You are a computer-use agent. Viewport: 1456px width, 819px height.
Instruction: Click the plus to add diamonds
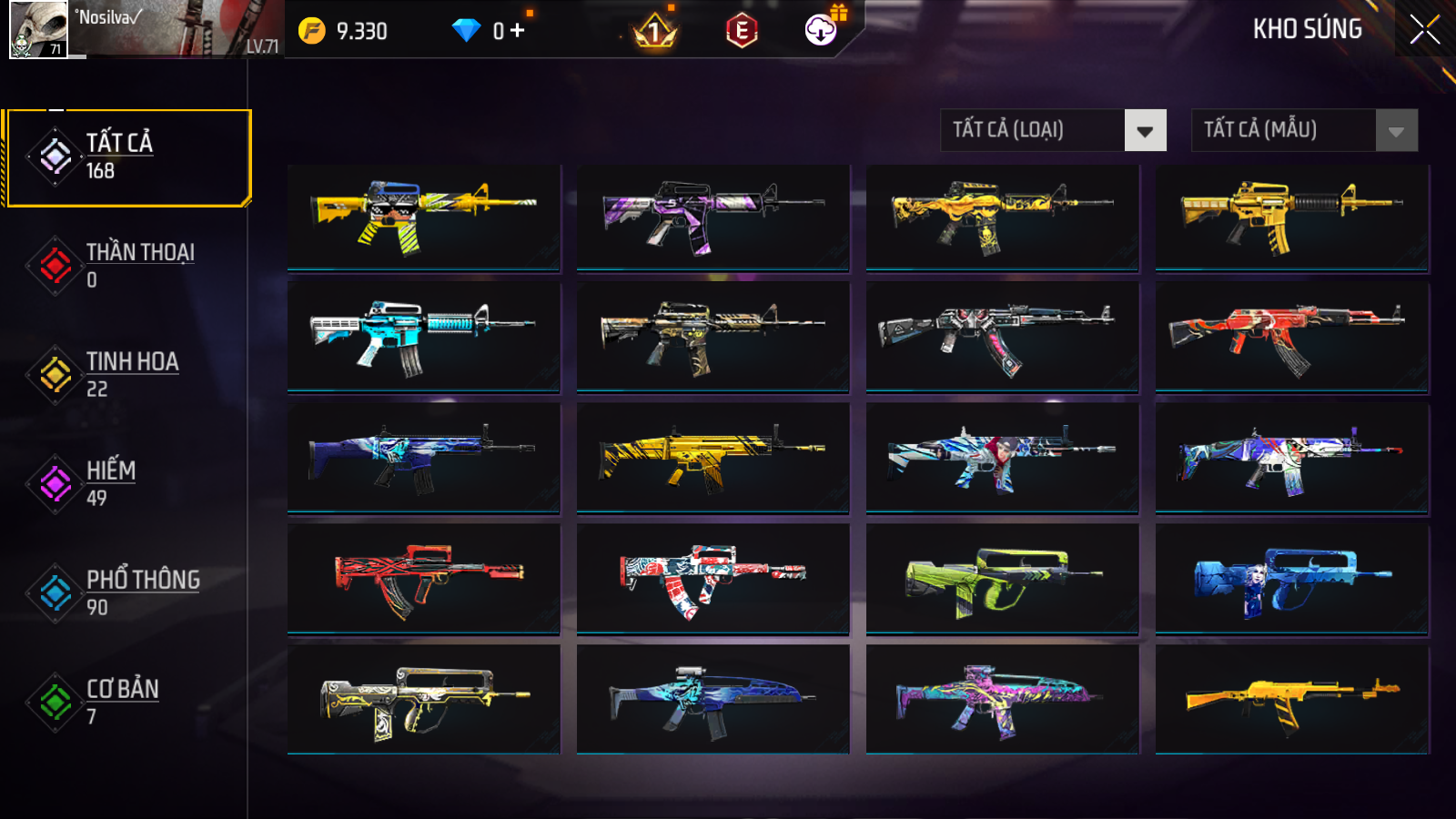click(x=518, y=31)
